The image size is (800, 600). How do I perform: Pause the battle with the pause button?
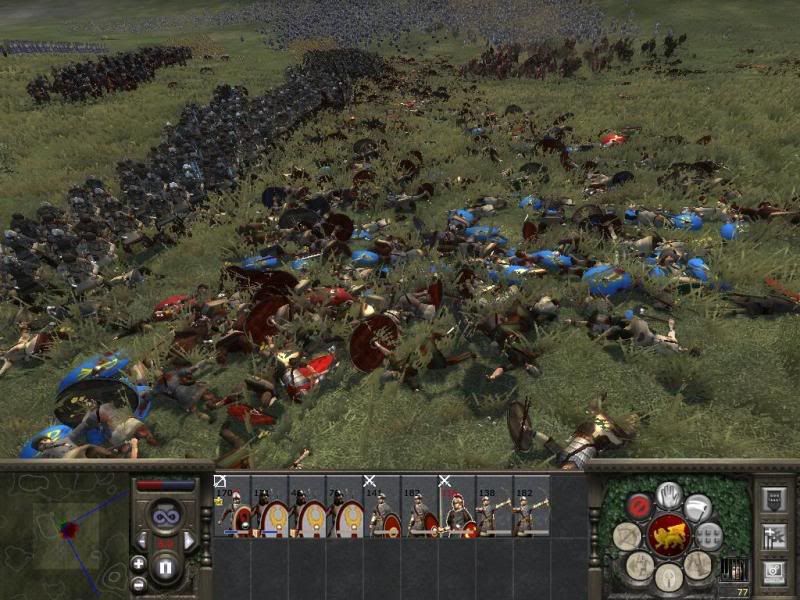pos(166,568)
